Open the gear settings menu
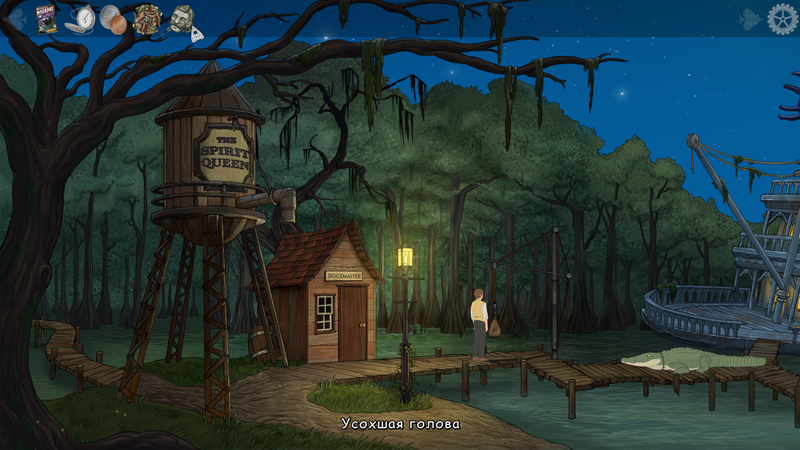 pos(782,18)
